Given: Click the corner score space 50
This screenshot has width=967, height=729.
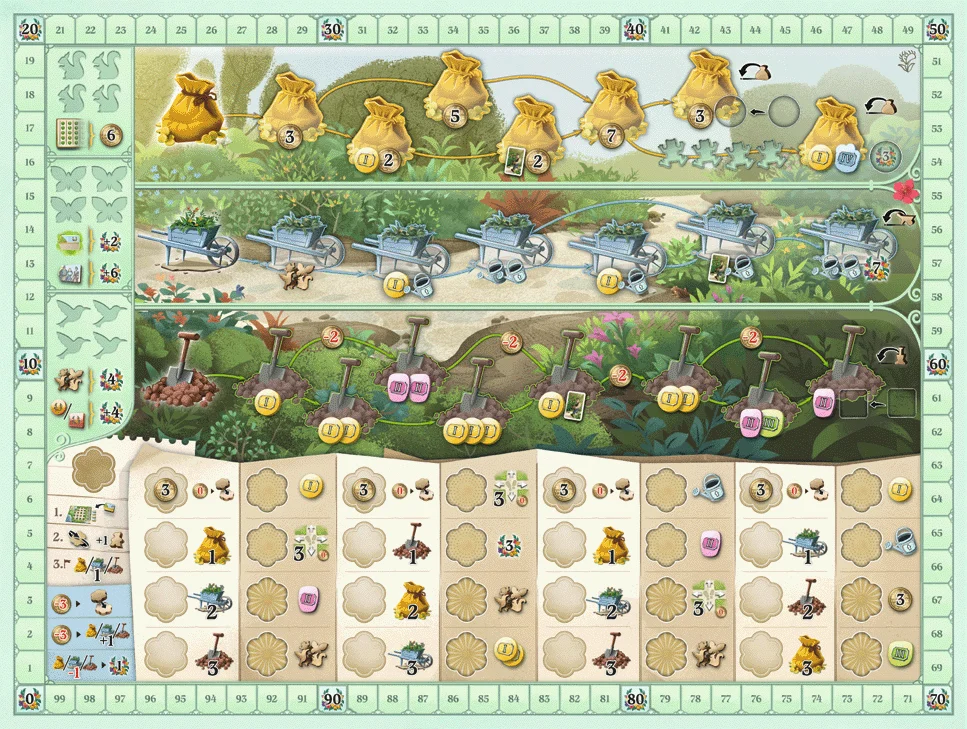Looking at the screenshot, I should (937, 31).
